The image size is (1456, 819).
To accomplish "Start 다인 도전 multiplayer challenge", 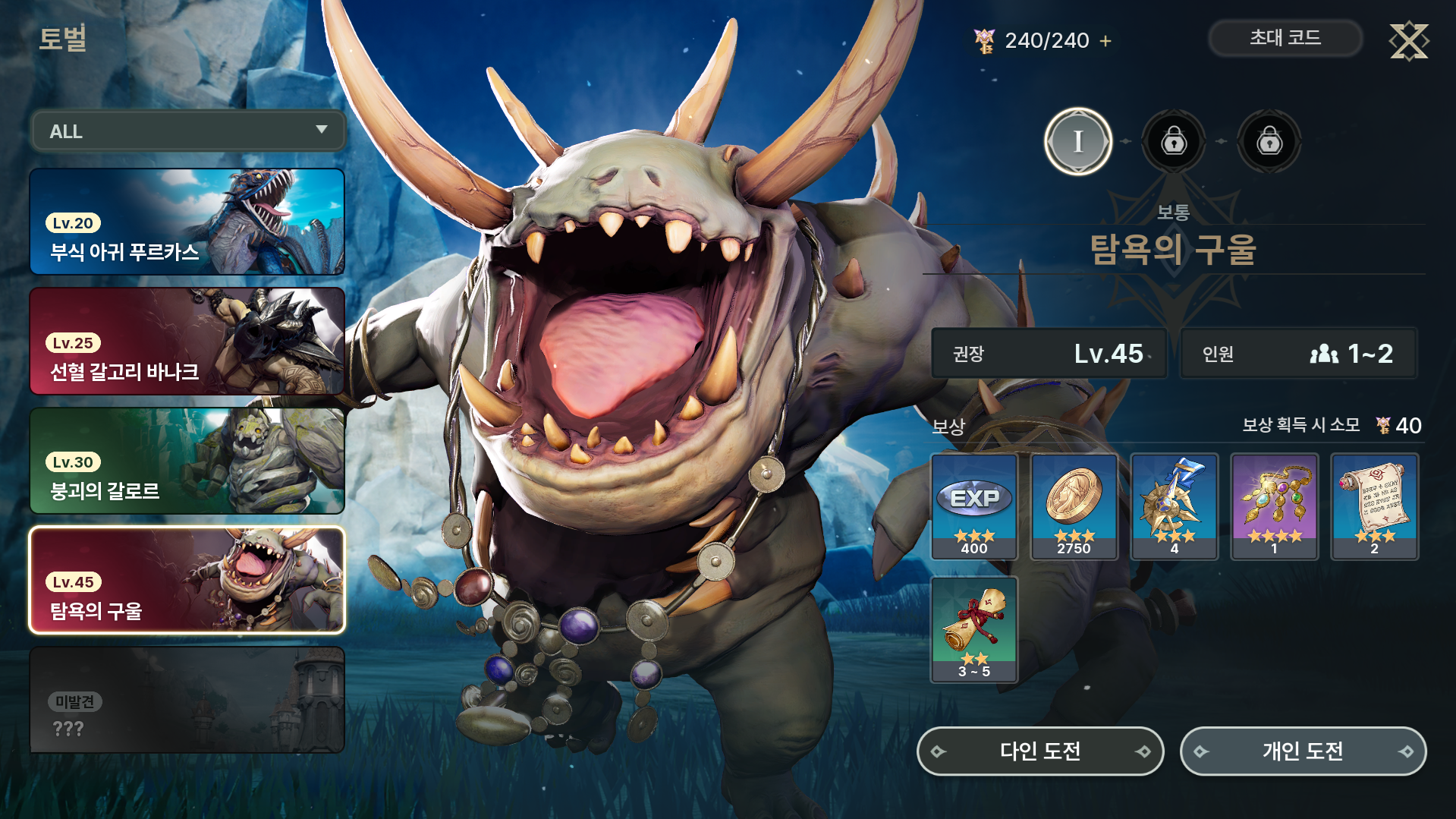I will pyautogui.click(x=1040, y=751).
